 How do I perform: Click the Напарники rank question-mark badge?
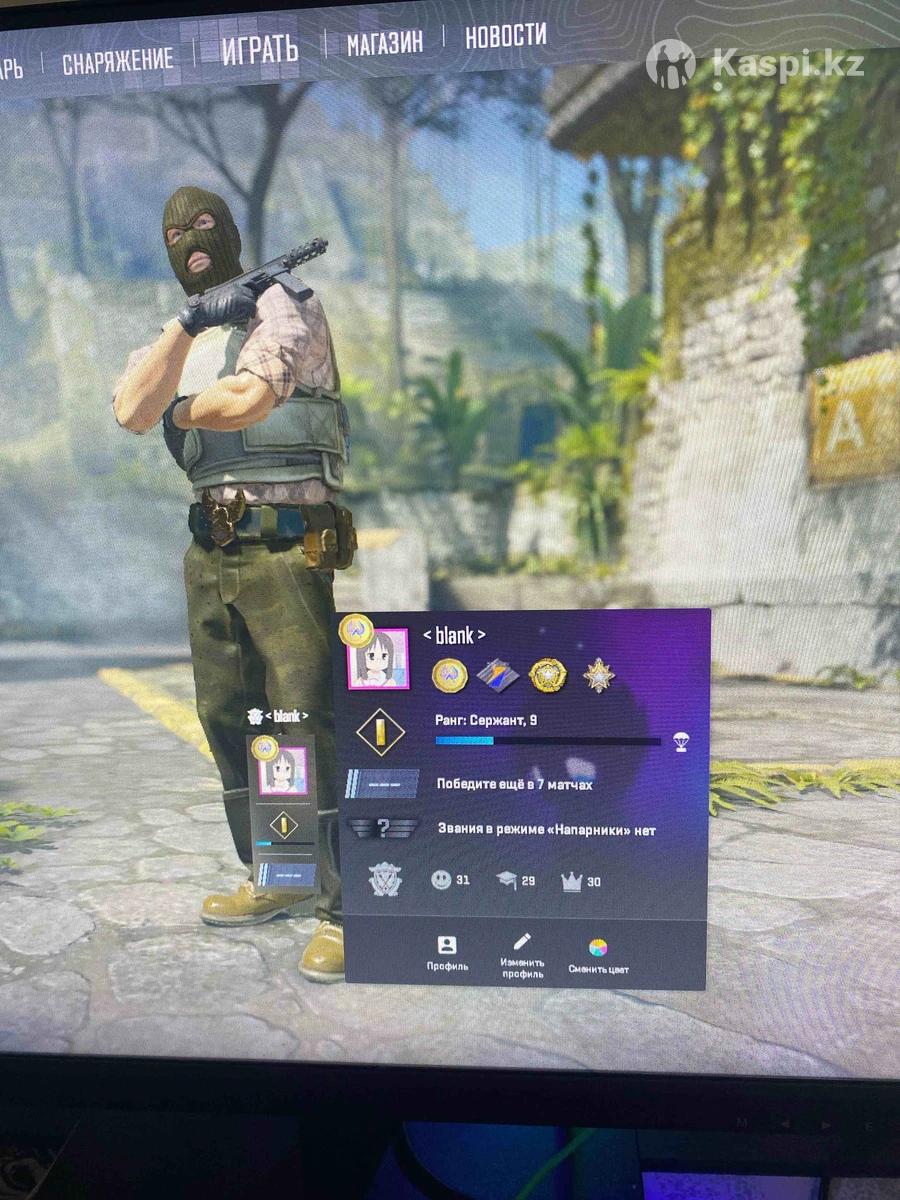click(x=382, y=829)
